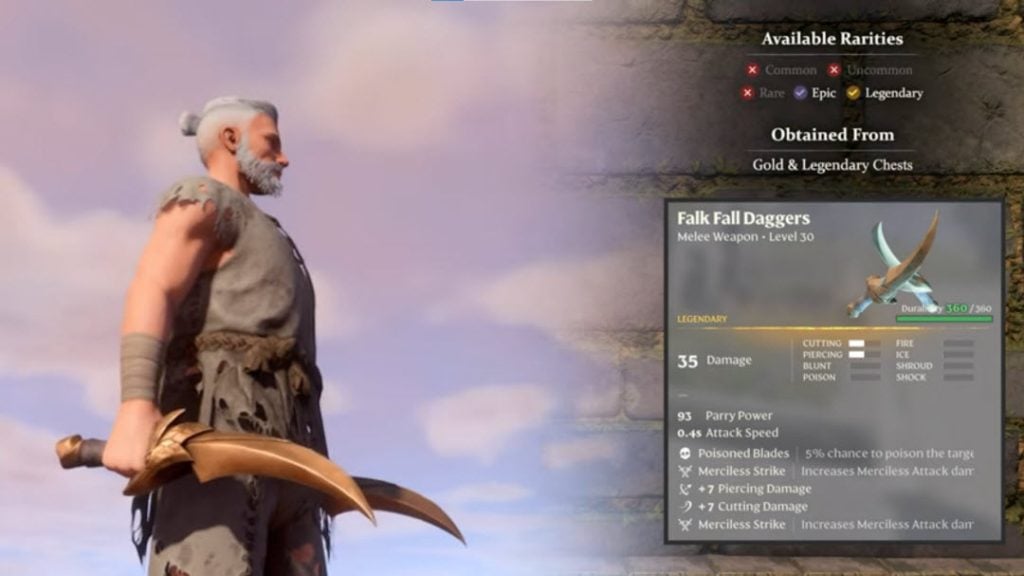Choose the Epic rarity checkmark
1024x576 pixels.
point(800,93)
